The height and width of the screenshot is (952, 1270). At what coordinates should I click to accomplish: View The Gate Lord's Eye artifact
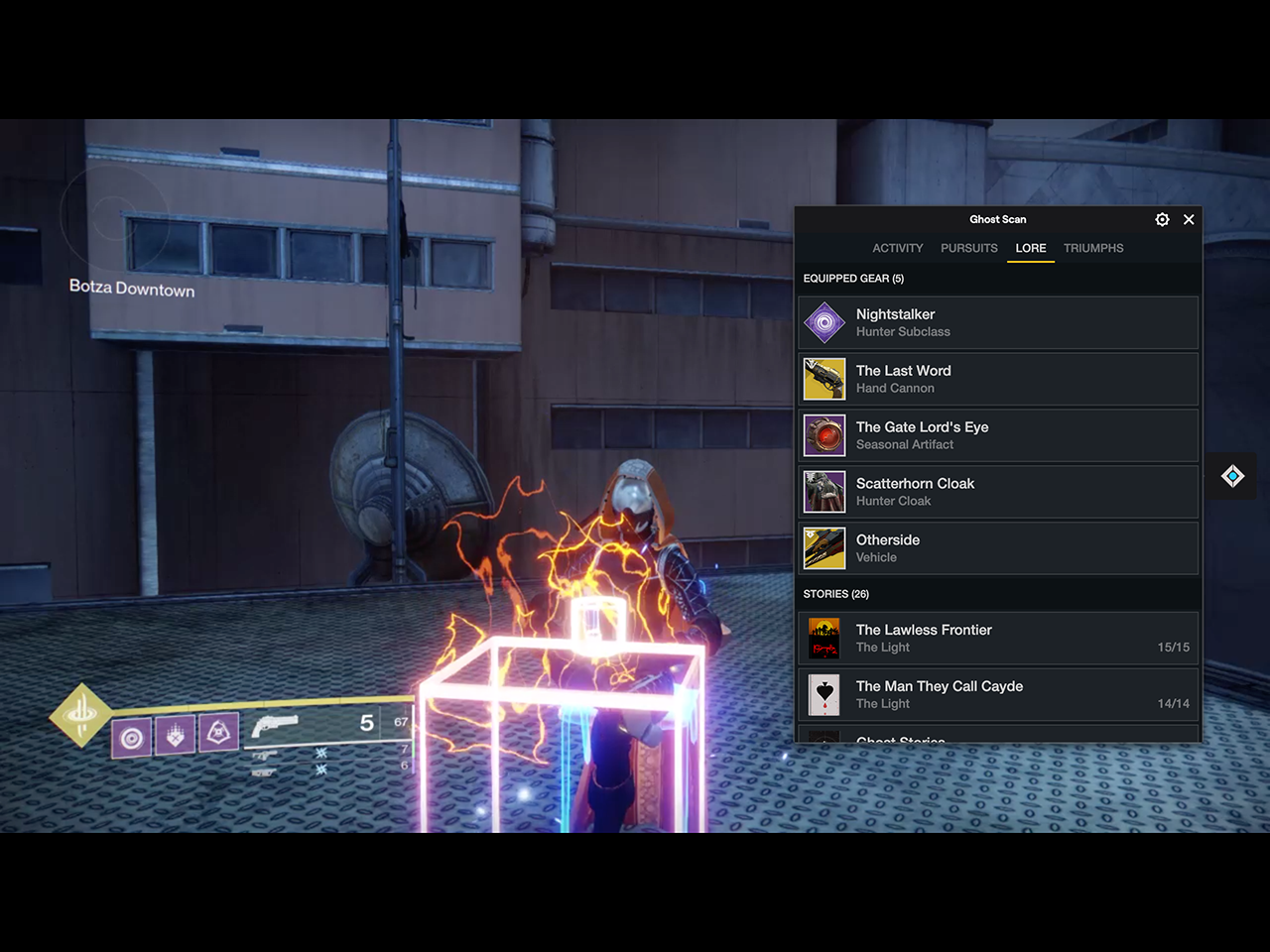click(998, 435)
